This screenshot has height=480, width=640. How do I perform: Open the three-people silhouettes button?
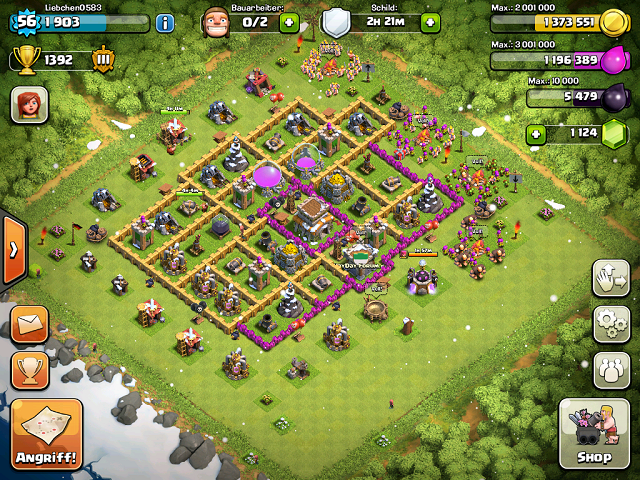[610, 369]
